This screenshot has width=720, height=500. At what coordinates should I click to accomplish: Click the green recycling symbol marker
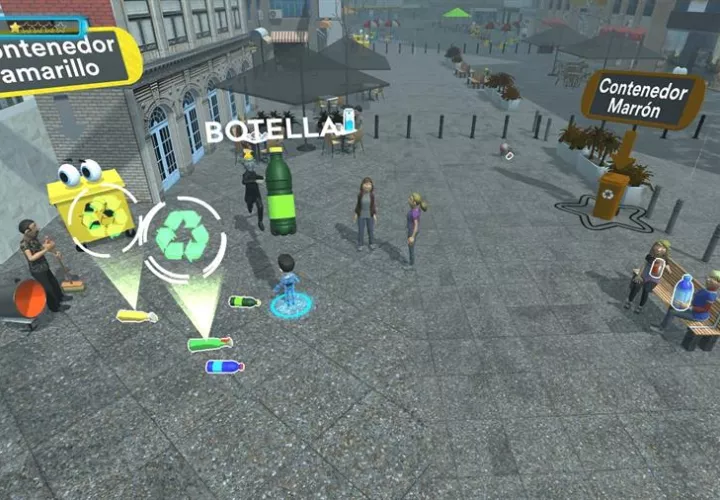(183, 240)
